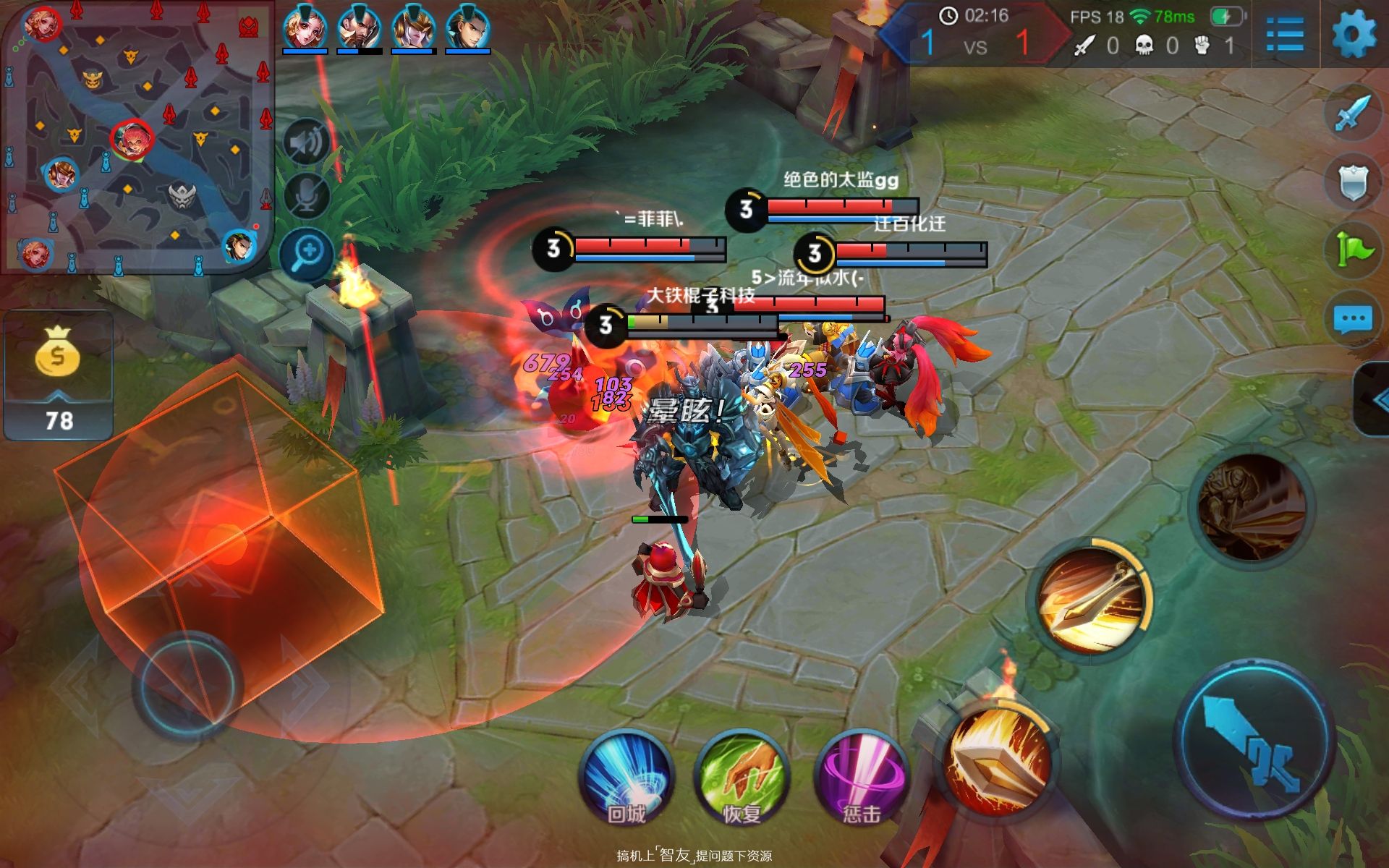Cast the flaming blade first skill
The height and width of the screenshot is (868, 1389).
coord(1000,761)
